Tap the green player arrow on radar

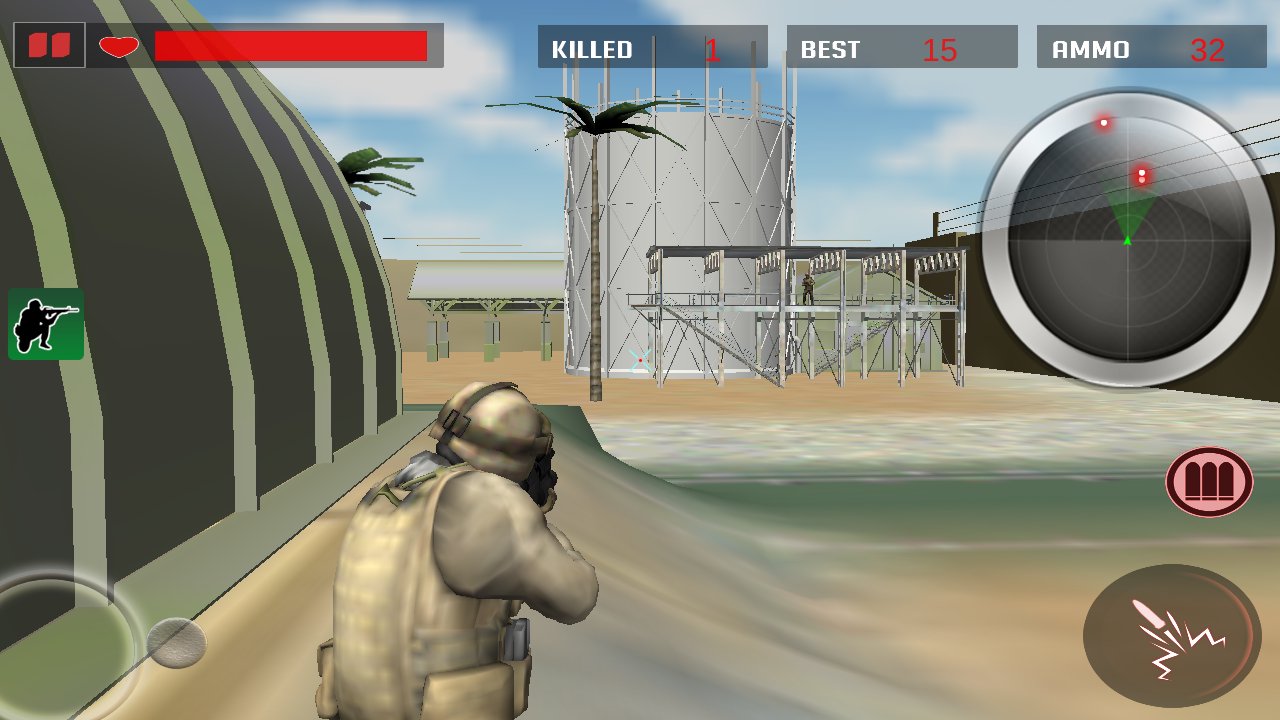(1127, 240)
